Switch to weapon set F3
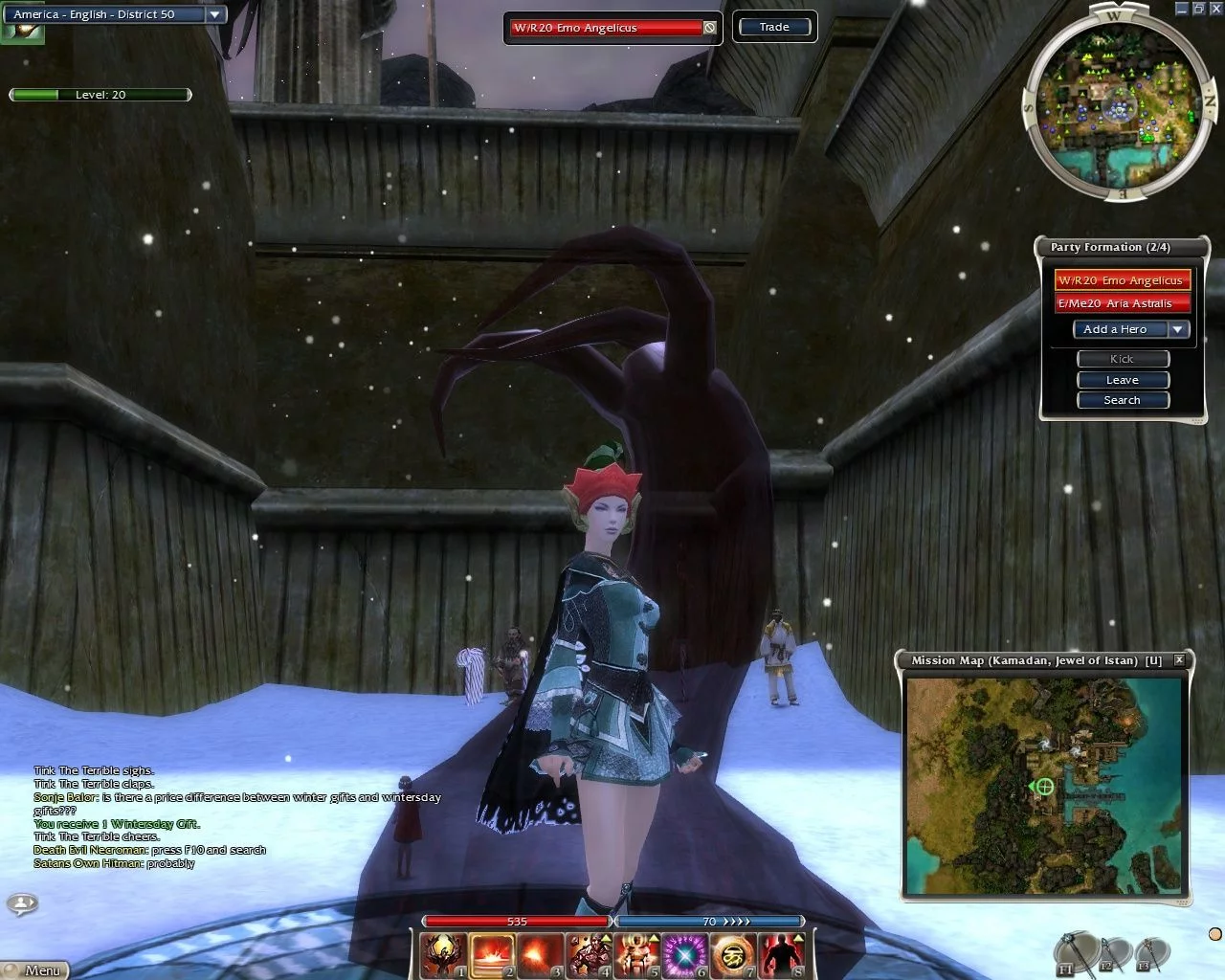This screenshot has width=1225, height=980. tap(1151, 953)
